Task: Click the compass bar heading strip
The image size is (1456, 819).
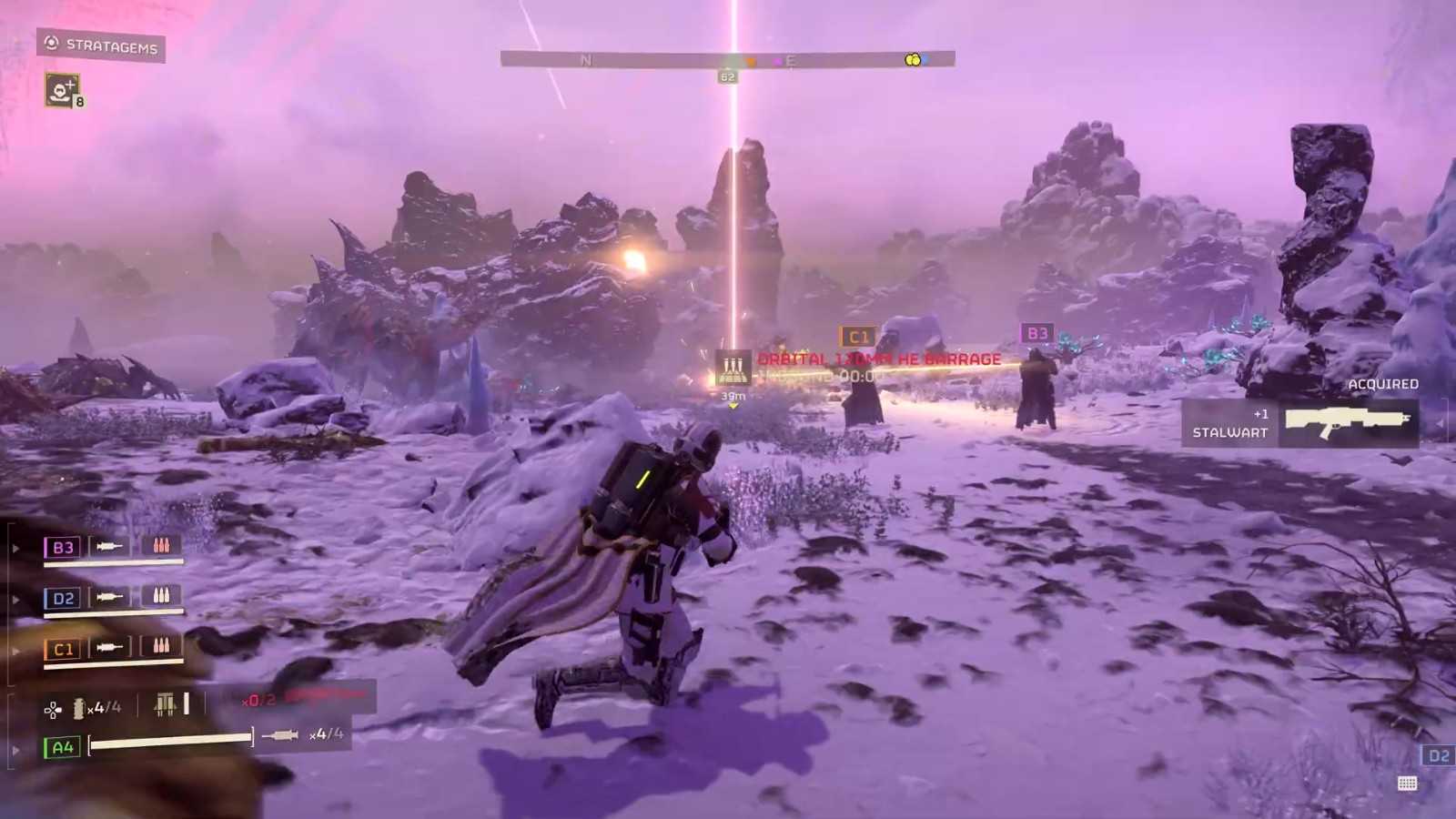Action: coord(727,59)
